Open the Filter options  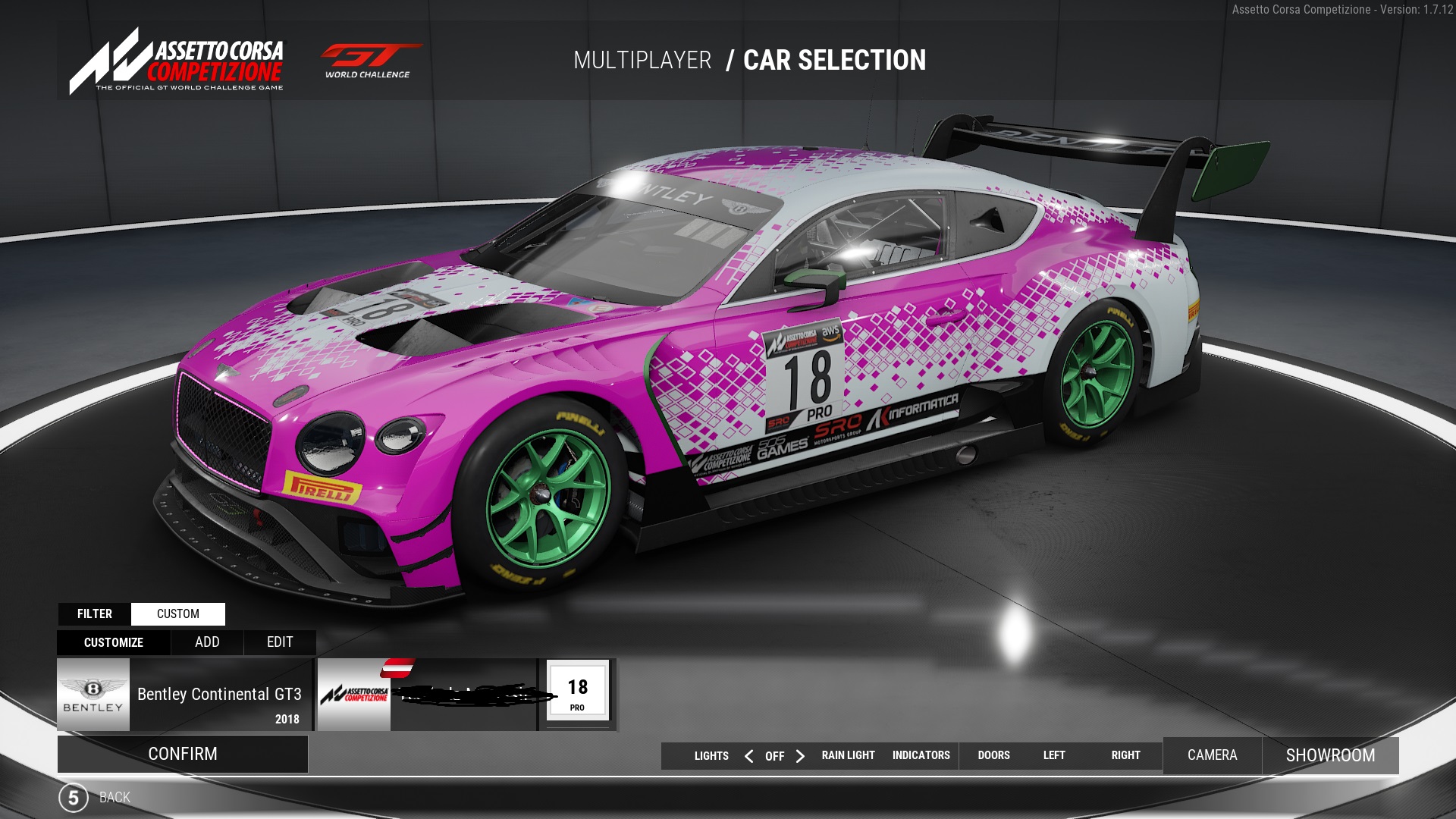(x=95, y=613)
